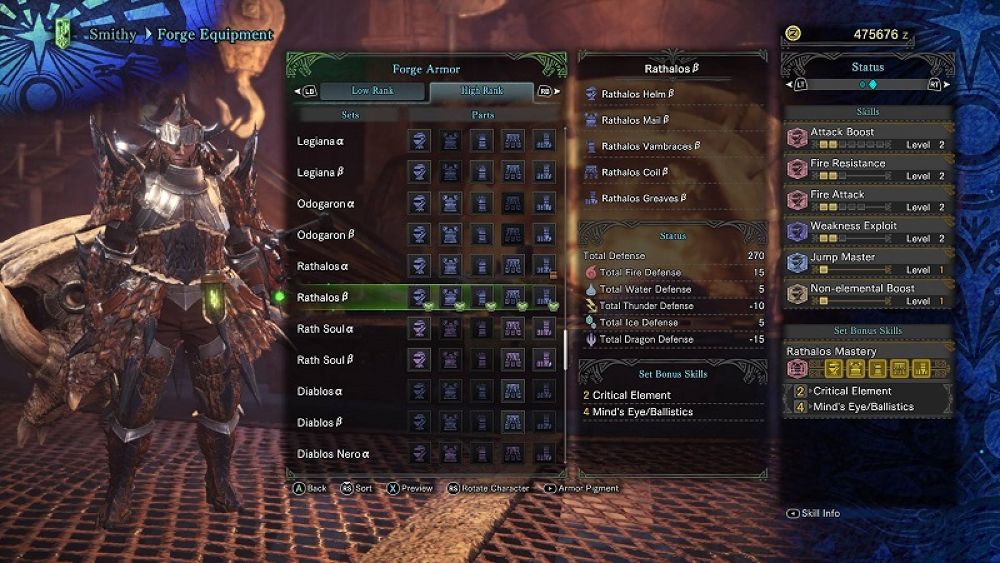Image resolution: width=1000 pixels, height=563 pixels.
Task: Select the Rathalos α armor set
Action: point(323,267)
